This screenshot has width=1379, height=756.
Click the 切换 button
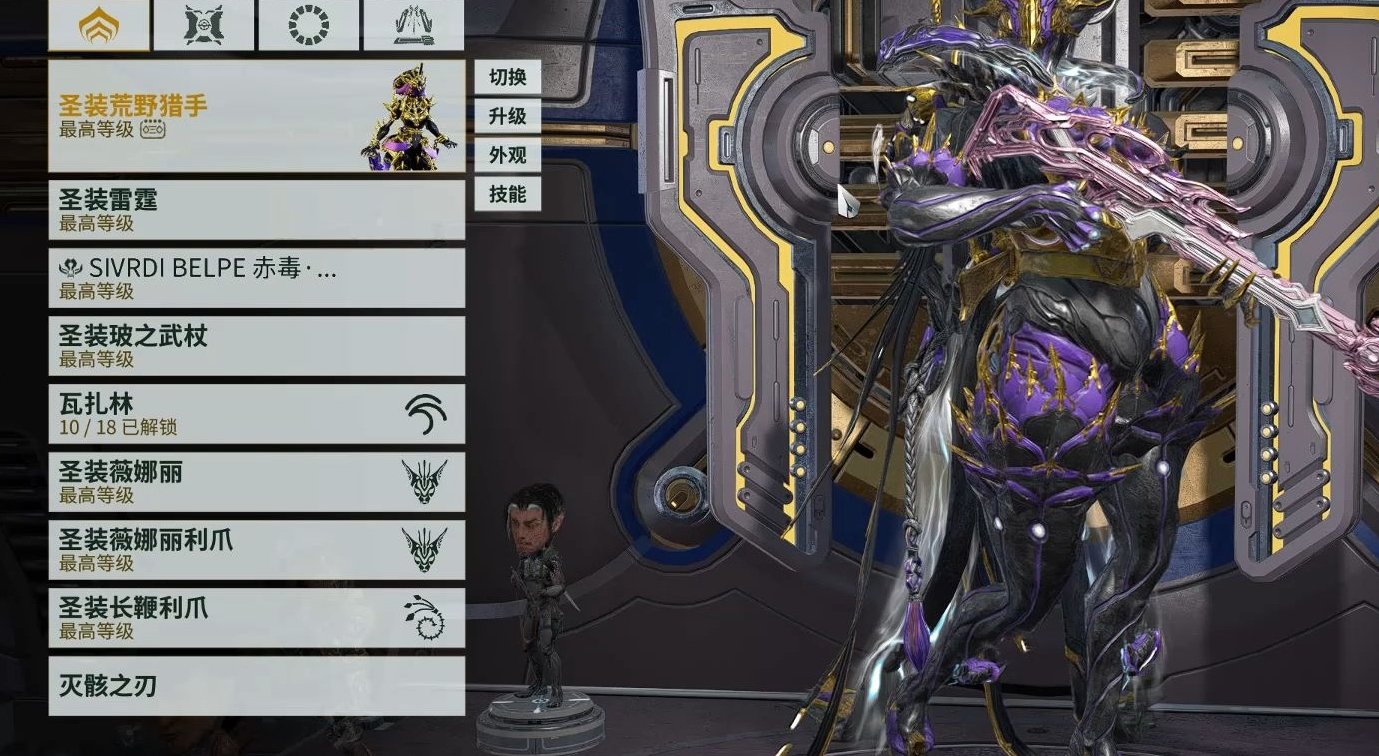click(x=507, y=77)
